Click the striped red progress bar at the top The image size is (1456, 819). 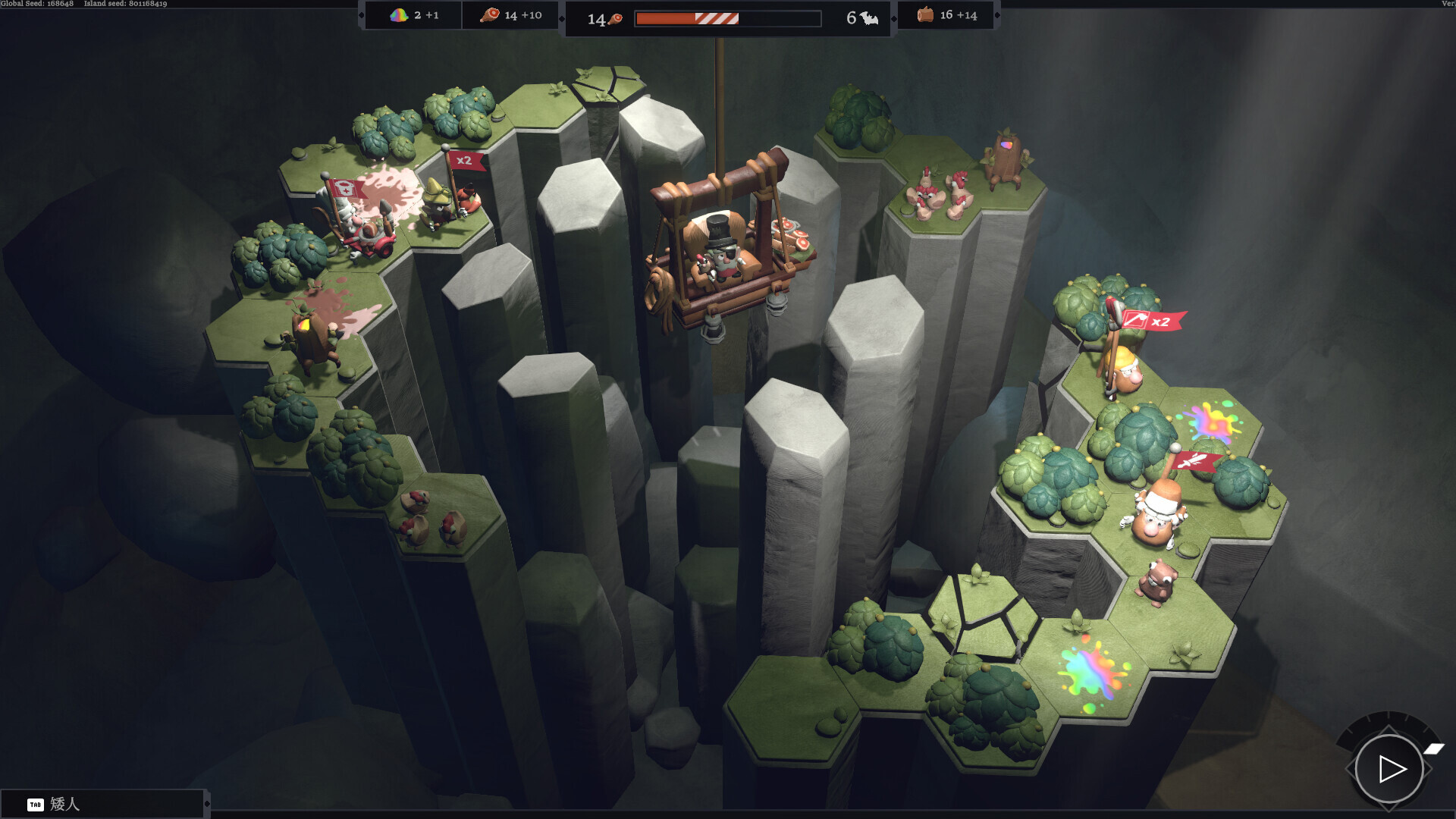(716, 17)
